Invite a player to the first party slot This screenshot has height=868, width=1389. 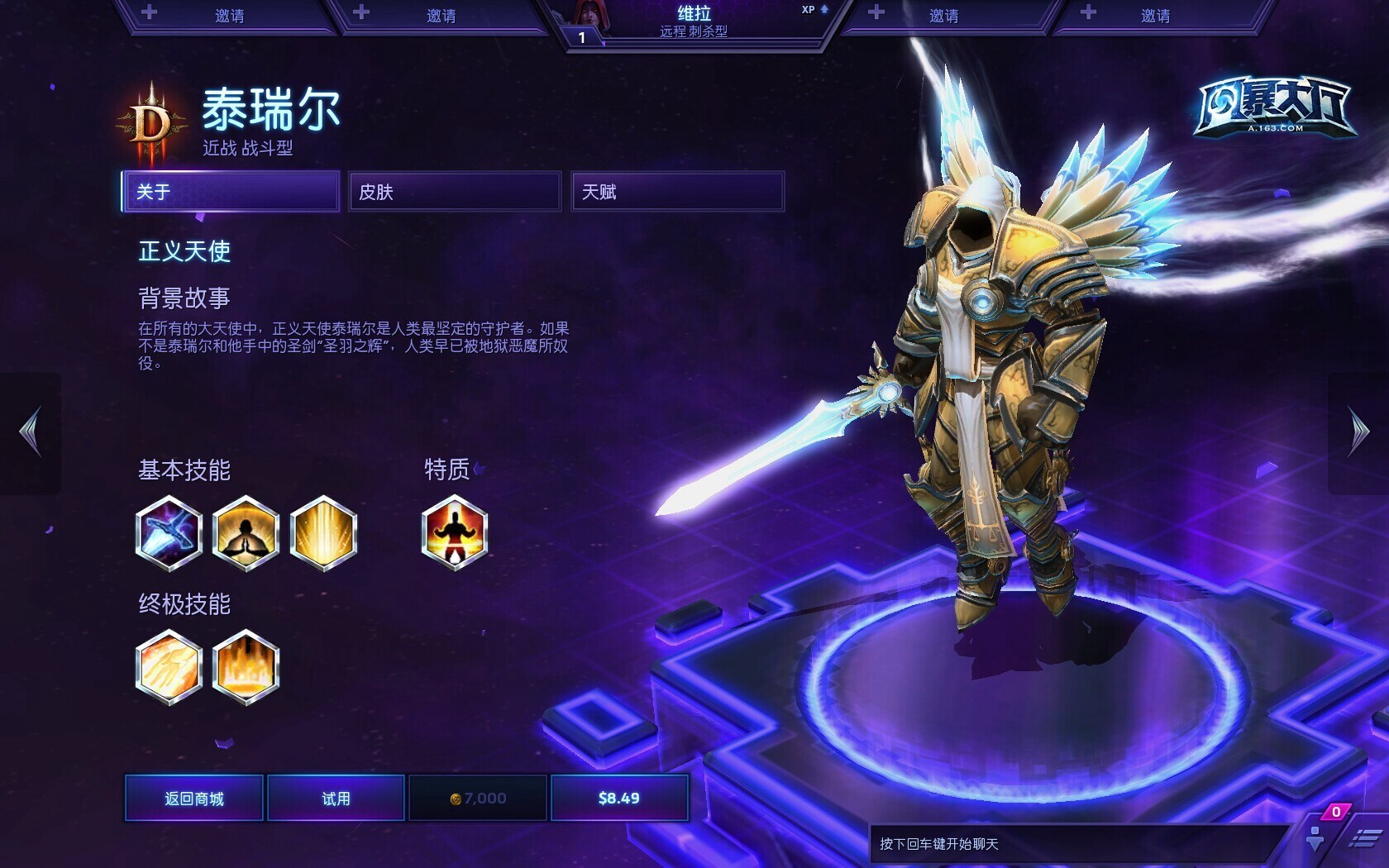(x=228, y=16)
